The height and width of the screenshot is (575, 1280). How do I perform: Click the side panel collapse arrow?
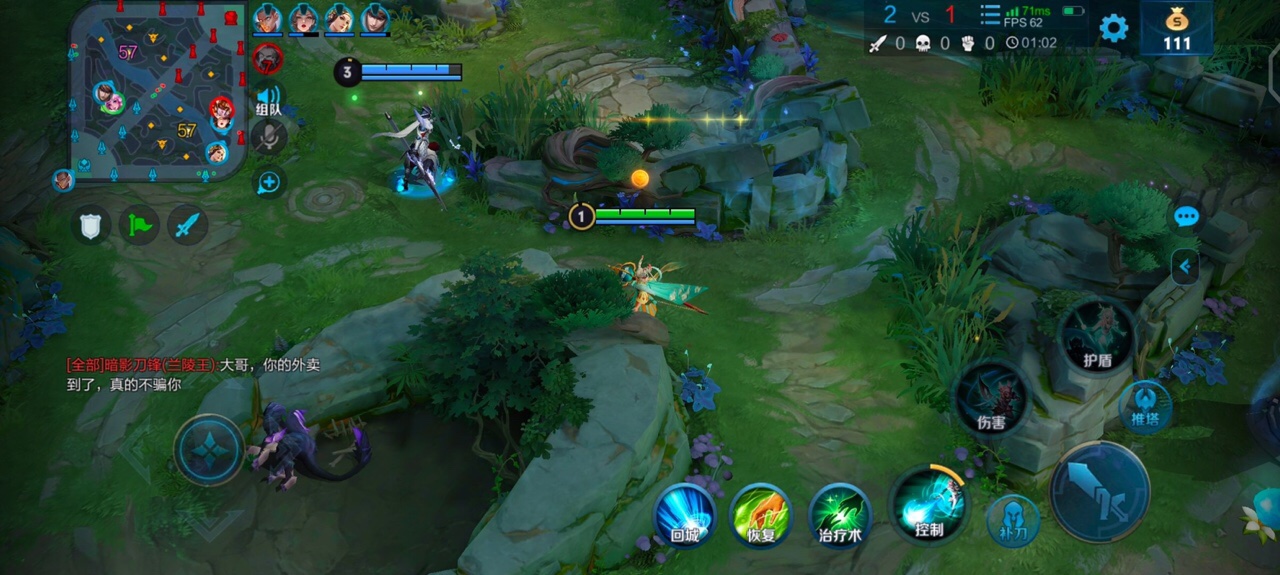[x=1185, y=267]
